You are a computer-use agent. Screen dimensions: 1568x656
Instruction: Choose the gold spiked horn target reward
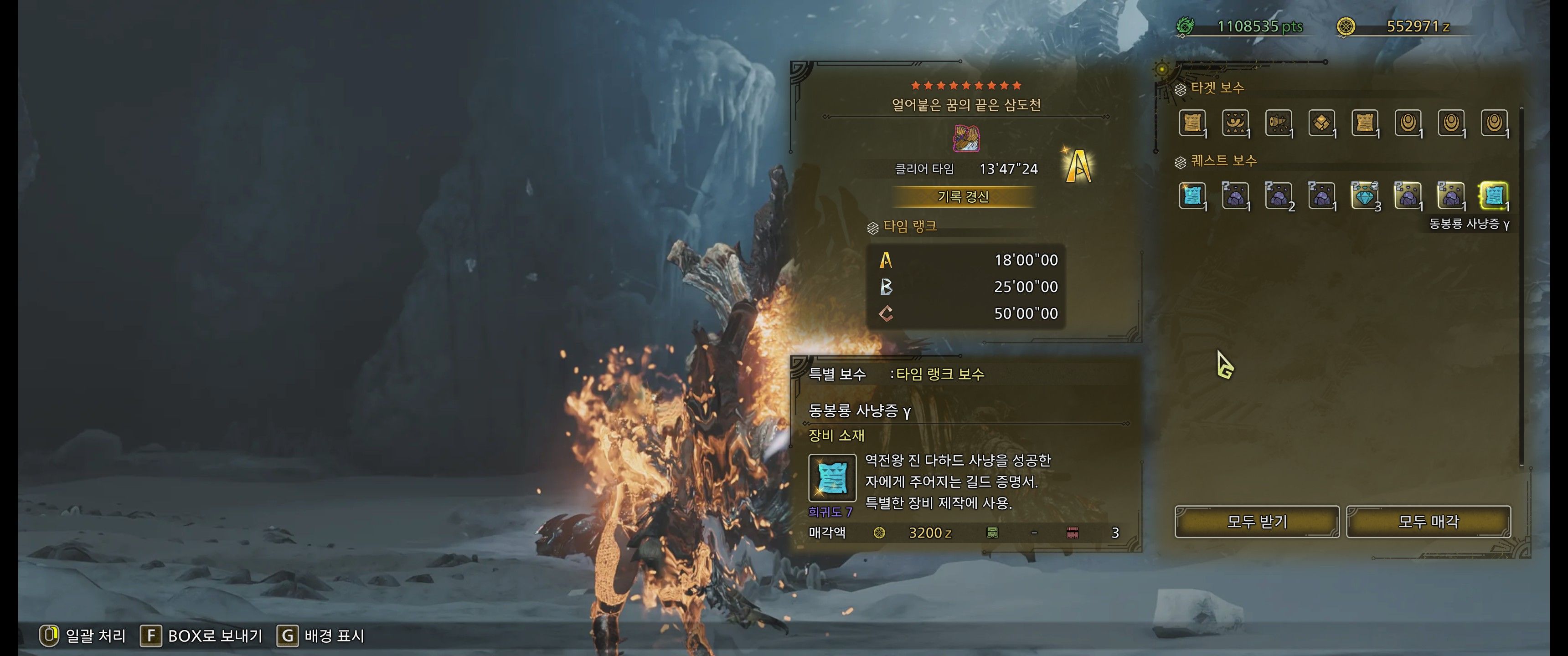click(1278, 123)
